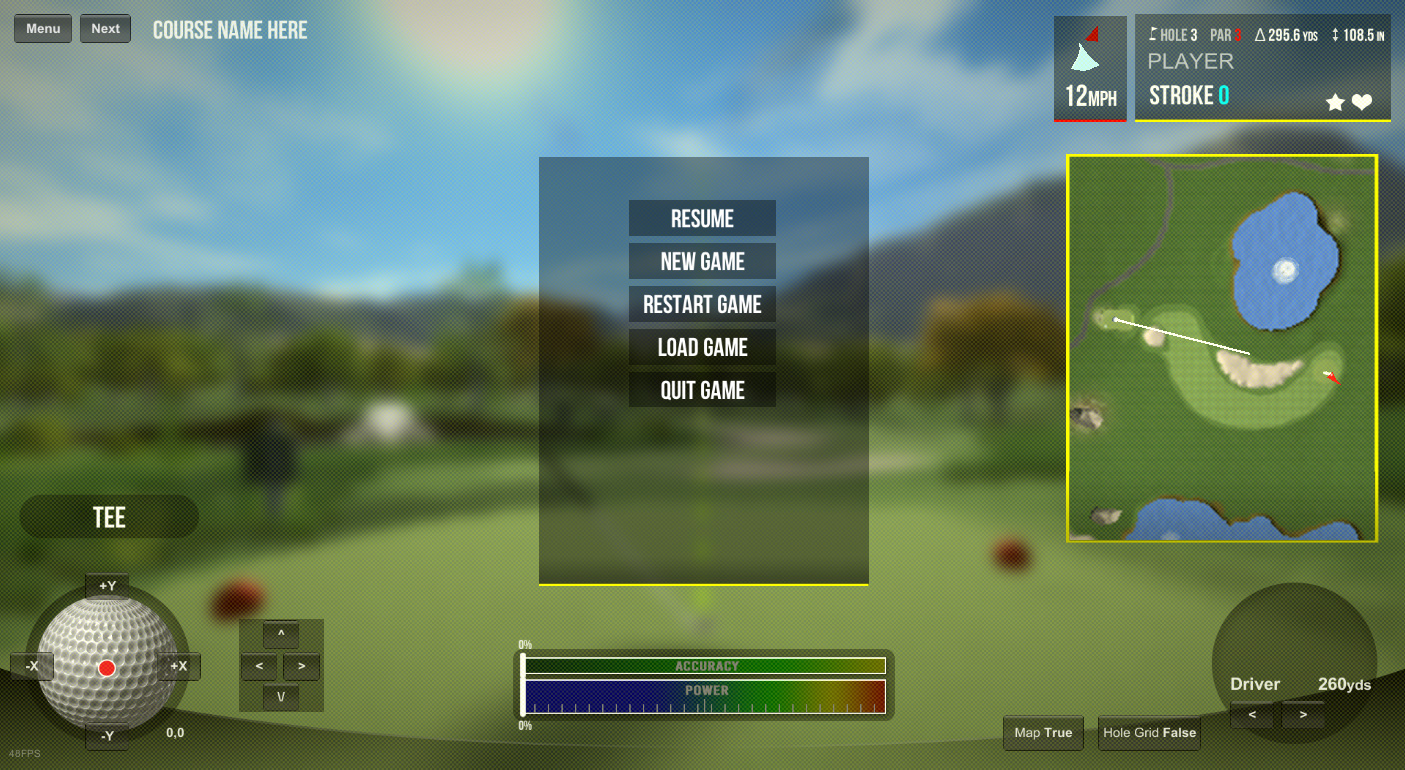Click the -X ball spin button
This screenshot has width=1405, height=770.
[x=32, y=666]
